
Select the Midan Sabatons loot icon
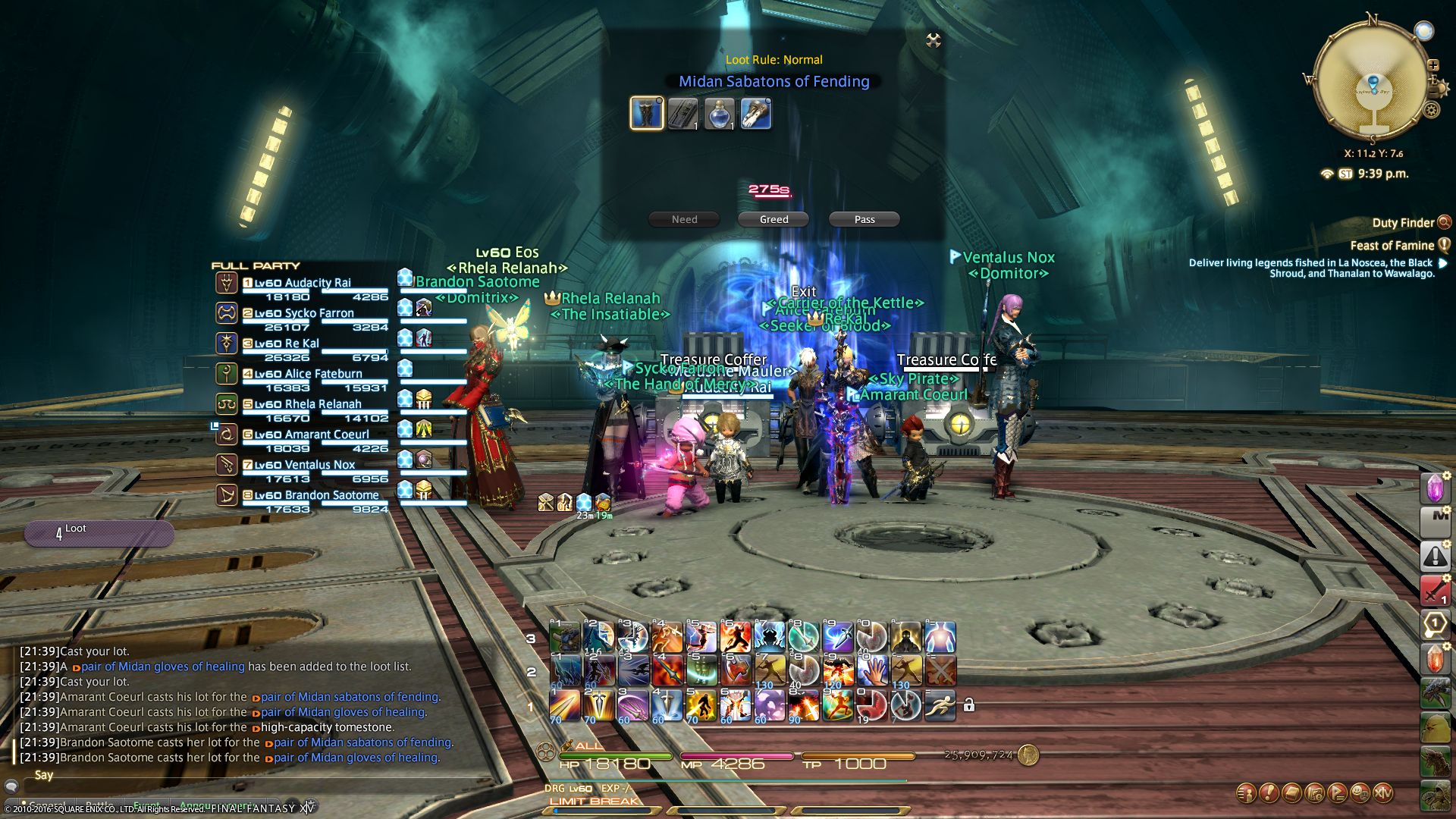pyautogui.click(x=647, y=114)
